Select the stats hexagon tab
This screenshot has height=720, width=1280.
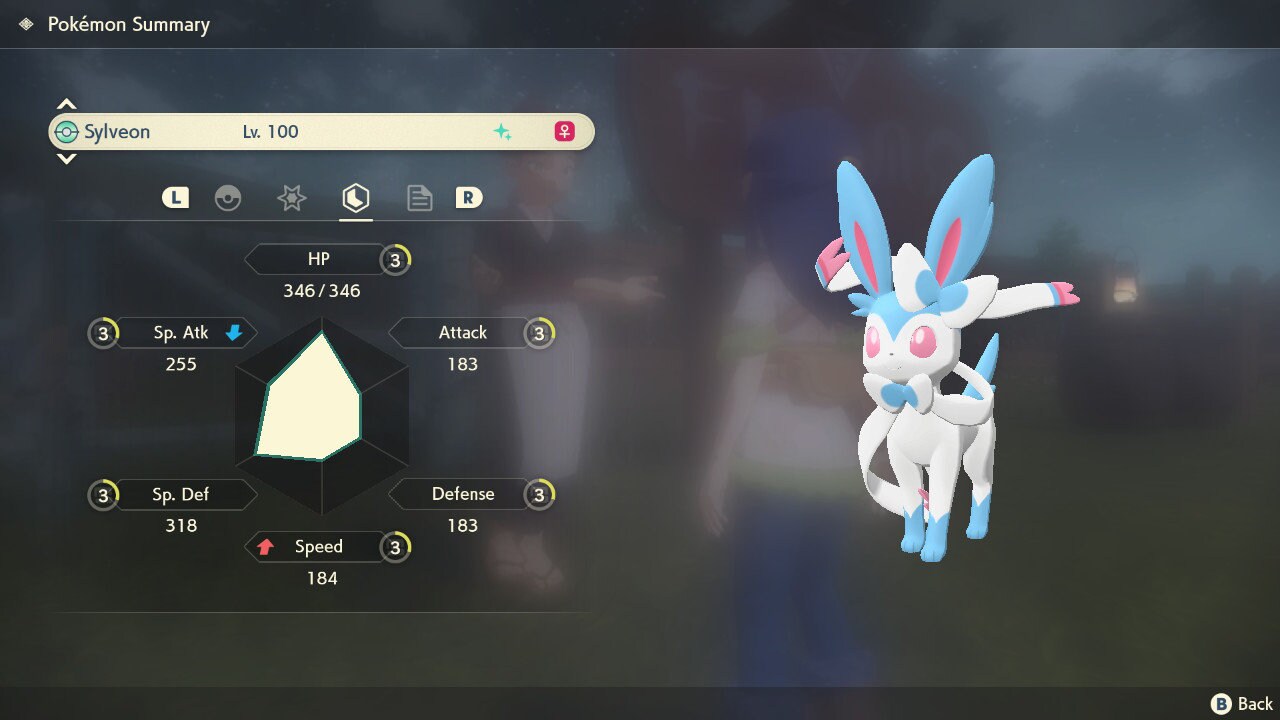pos(355,198)
